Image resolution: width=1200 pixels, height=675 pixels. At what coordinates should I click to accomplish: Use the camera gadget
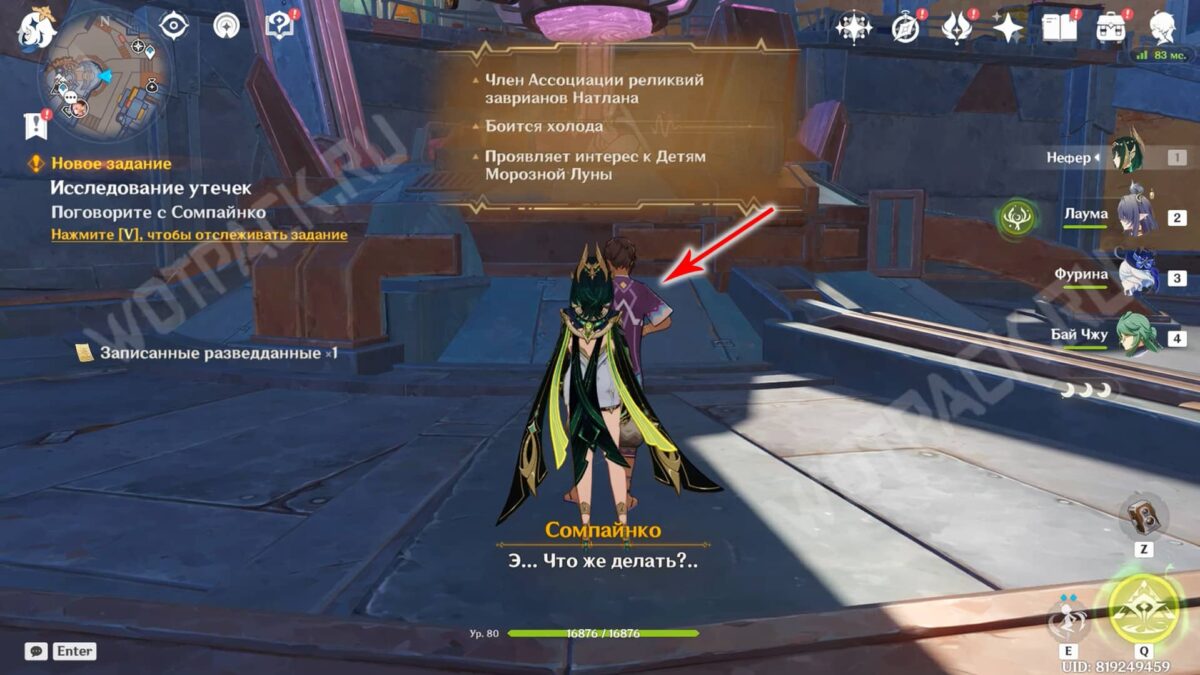(1143, 516)
